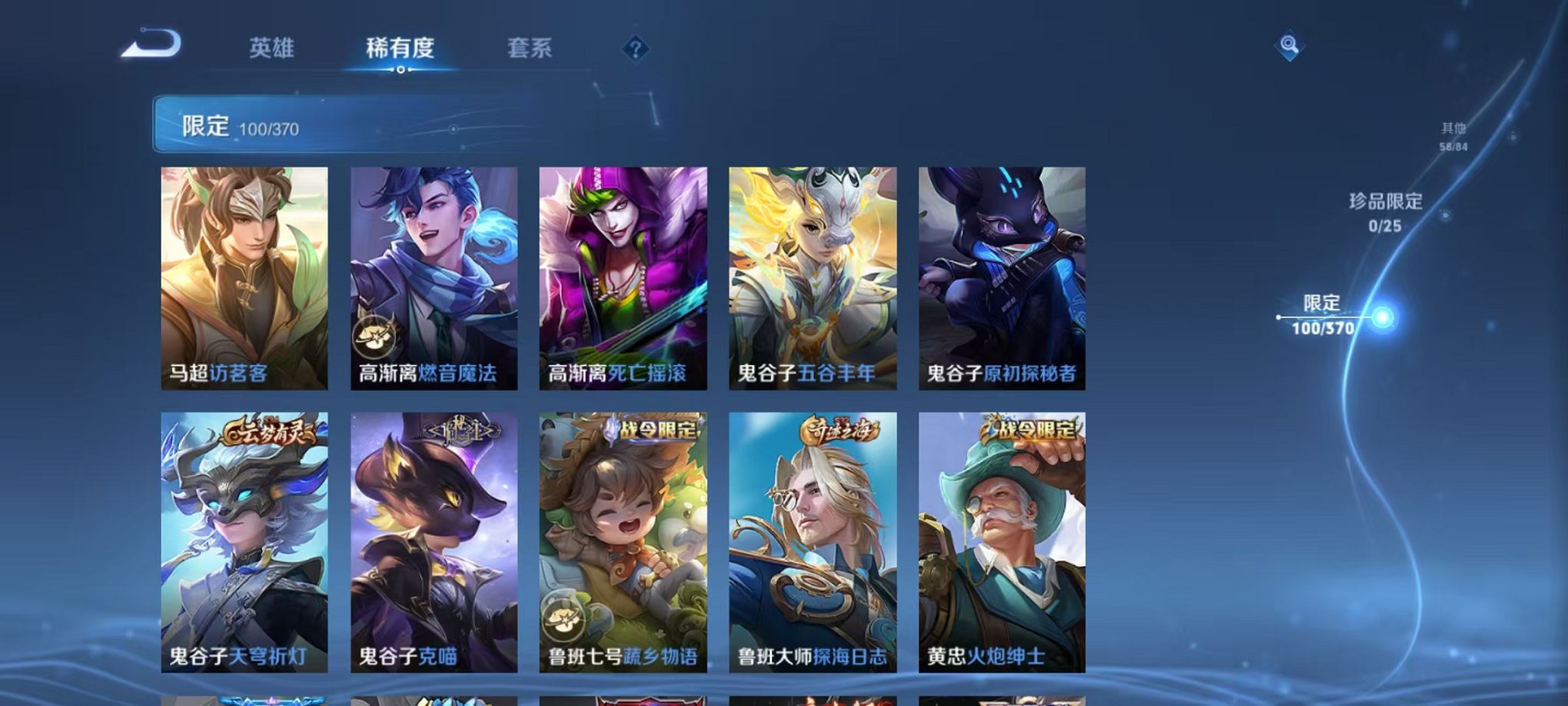Switch to the 英雄 tab

(272, 48)
